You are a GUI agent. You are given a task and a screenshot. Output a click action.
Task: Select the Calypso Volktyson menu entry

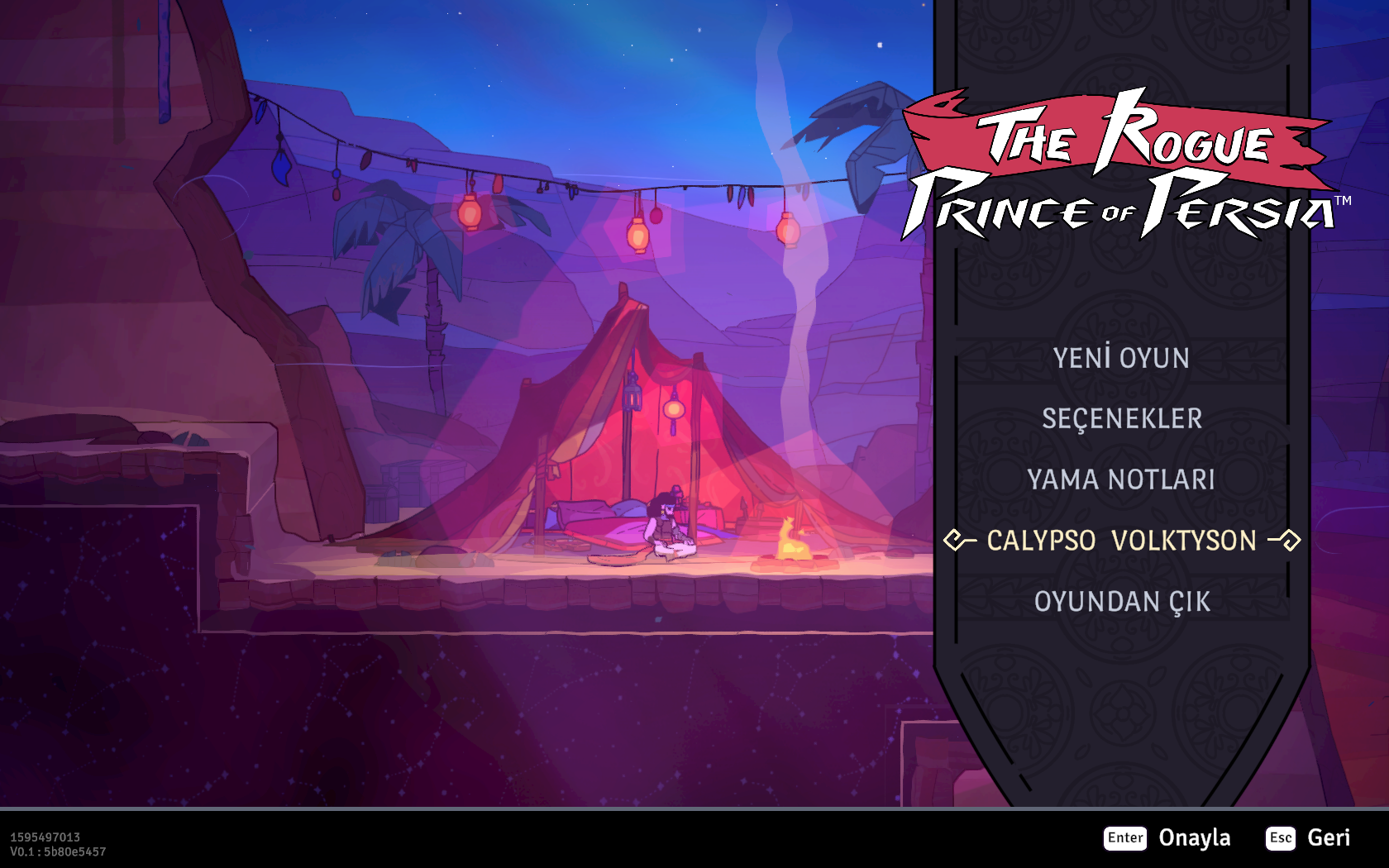[x=1121, y=541]
